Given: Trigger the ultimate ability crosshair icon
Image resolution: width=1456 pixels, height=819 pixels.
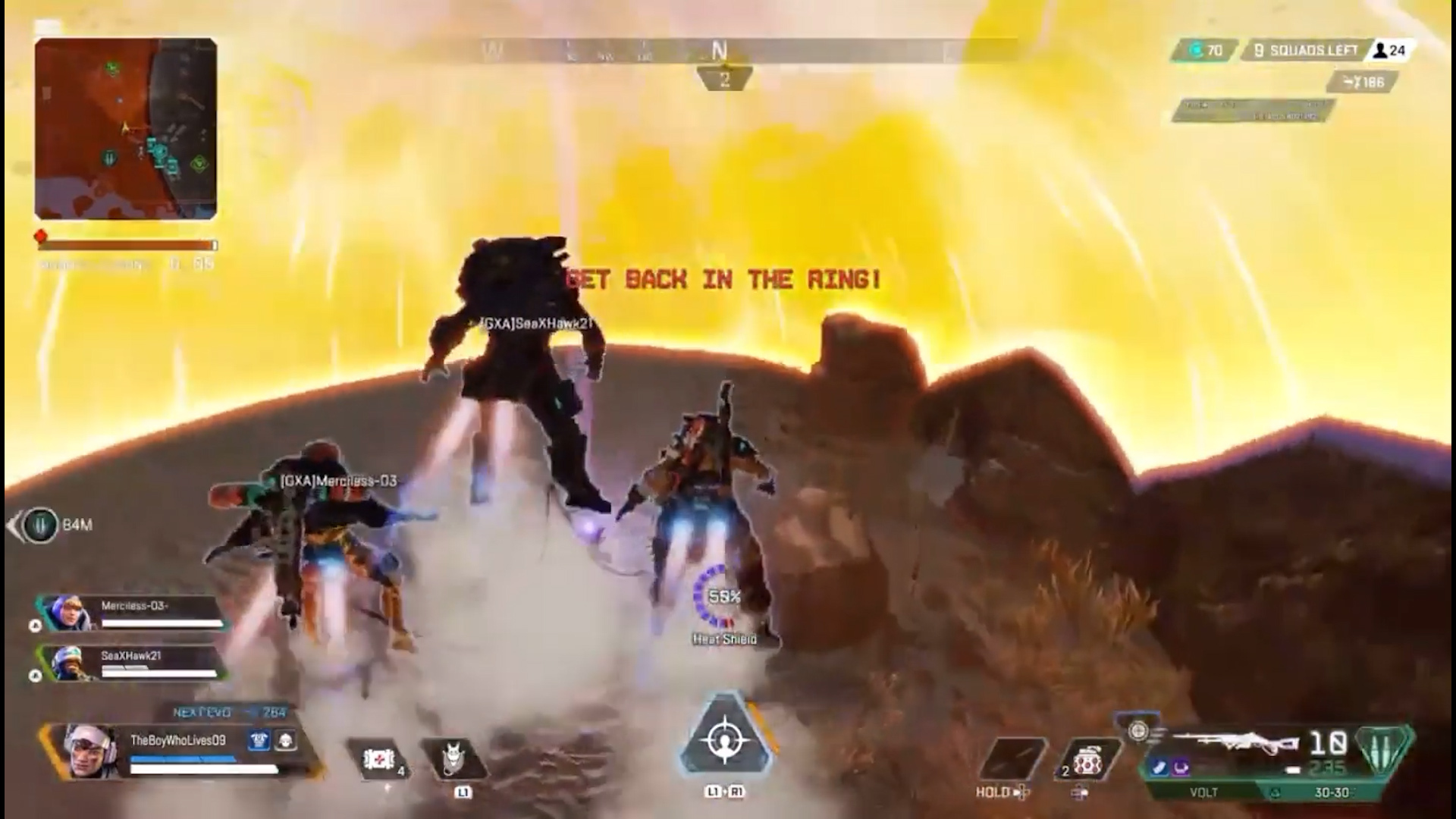Looking at the screenshot, I should [x=725, y=739].
